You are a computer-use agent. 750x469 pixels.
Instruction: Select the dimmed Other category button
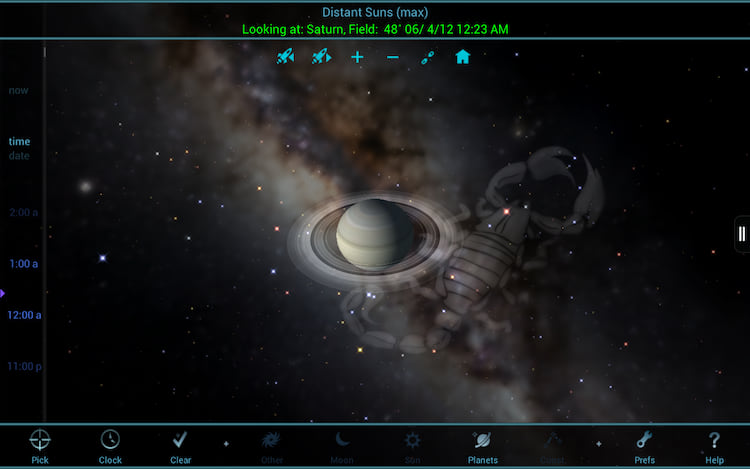[272, 444]
